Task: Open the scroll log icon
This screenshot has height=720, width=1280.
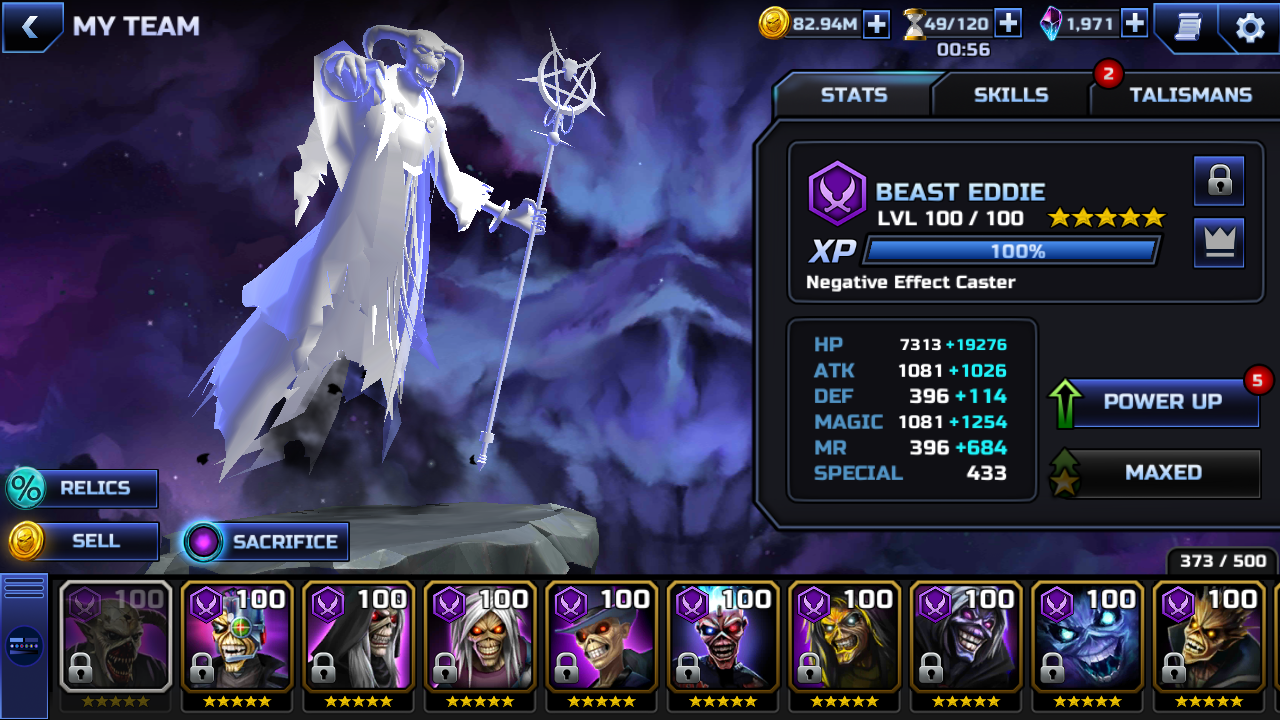Action: [1185, 26]
